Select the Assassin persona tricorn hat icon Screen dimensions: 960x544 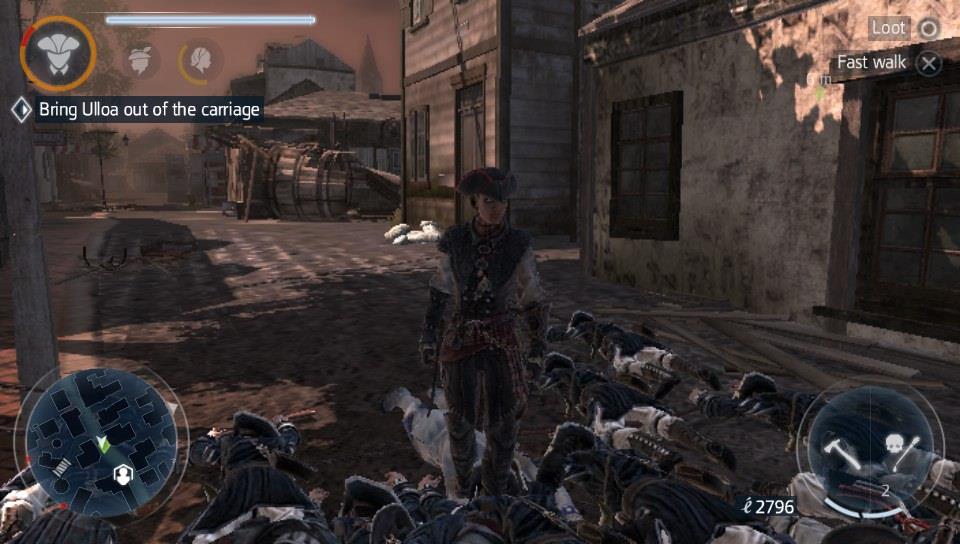[57, 55]
